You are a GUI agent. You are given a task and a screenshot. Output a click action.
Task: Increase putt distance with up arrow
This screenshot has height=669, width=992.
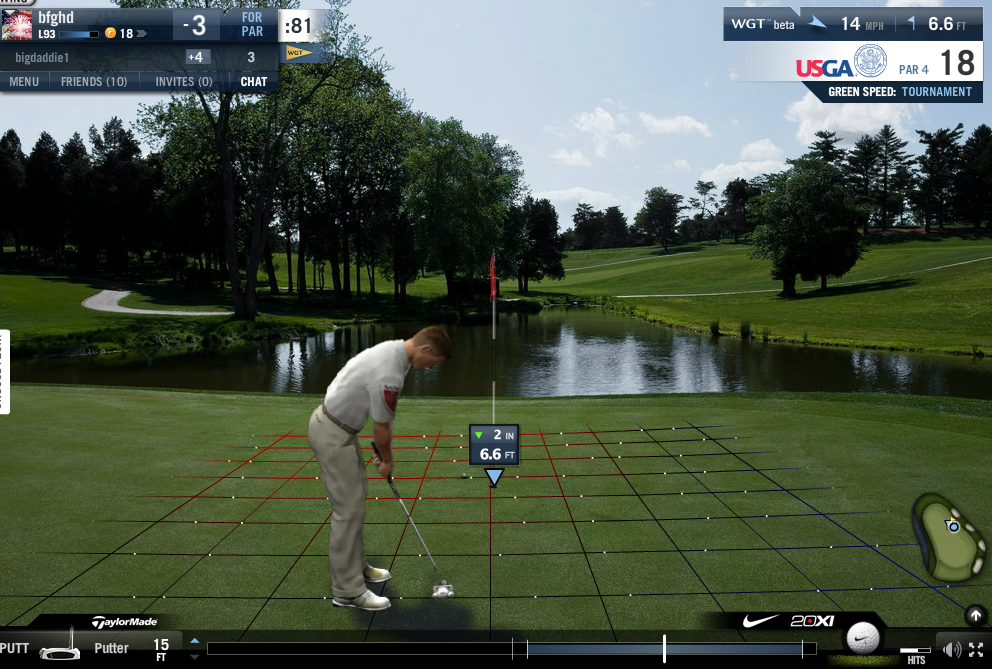point(195,640)
